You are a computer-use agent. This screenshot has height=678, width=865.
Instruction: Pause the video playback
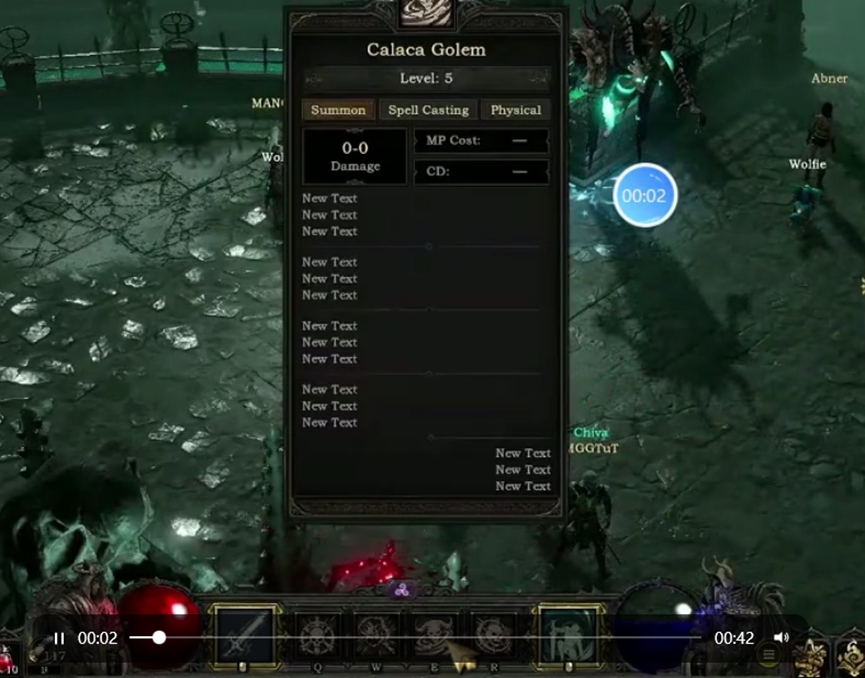(x=59, y=638)
